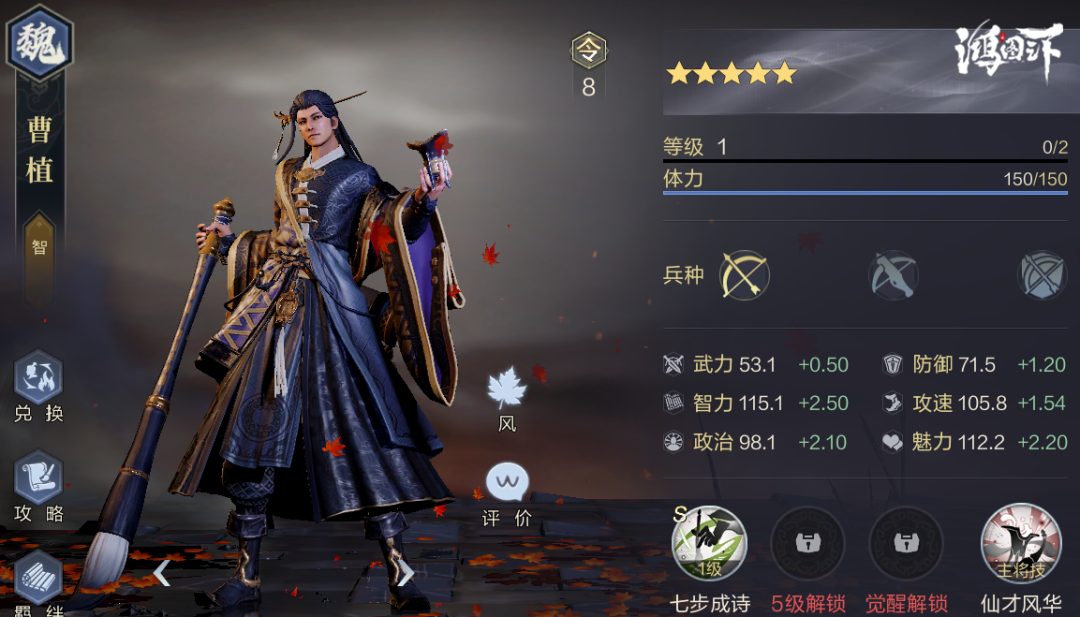Show the next hero with right arrow
The image size is (1080, 617).
pos(405,573)
